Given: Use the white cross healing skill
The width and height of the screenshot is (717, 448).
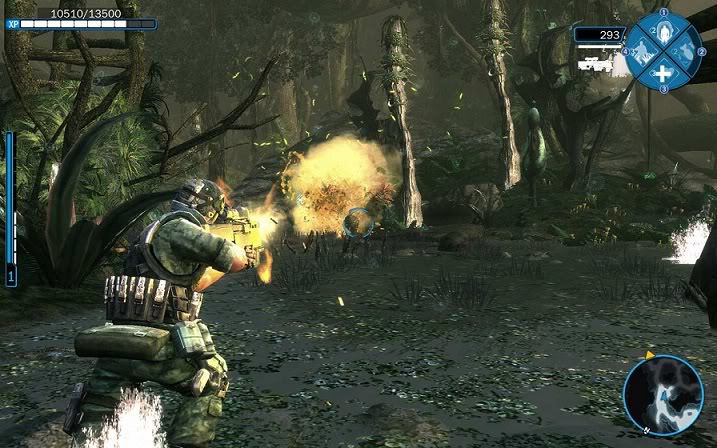Looking at the screenshot, I should pyautogui.click(x=662, y=72).
